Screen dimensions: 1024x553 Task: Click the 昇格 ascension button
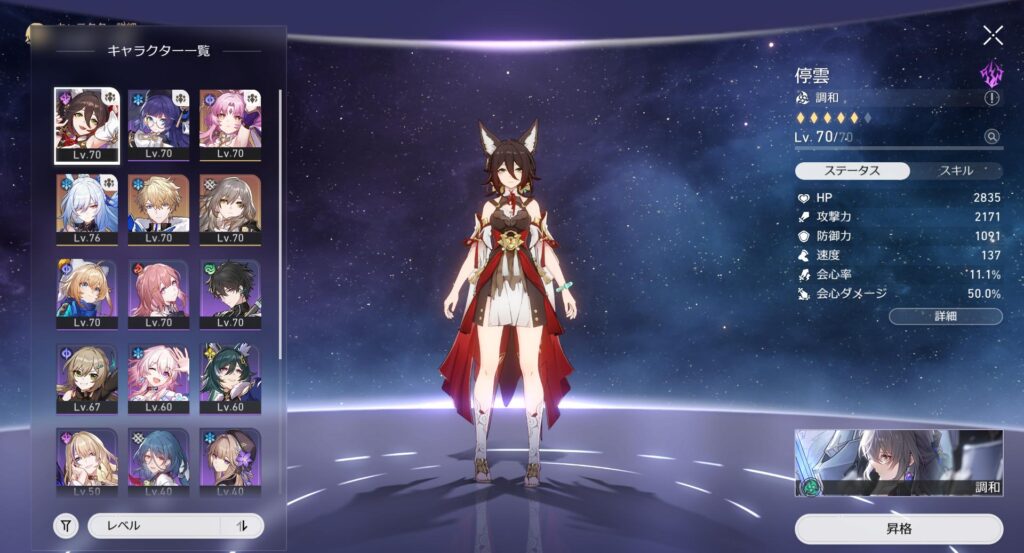(898, 528)
